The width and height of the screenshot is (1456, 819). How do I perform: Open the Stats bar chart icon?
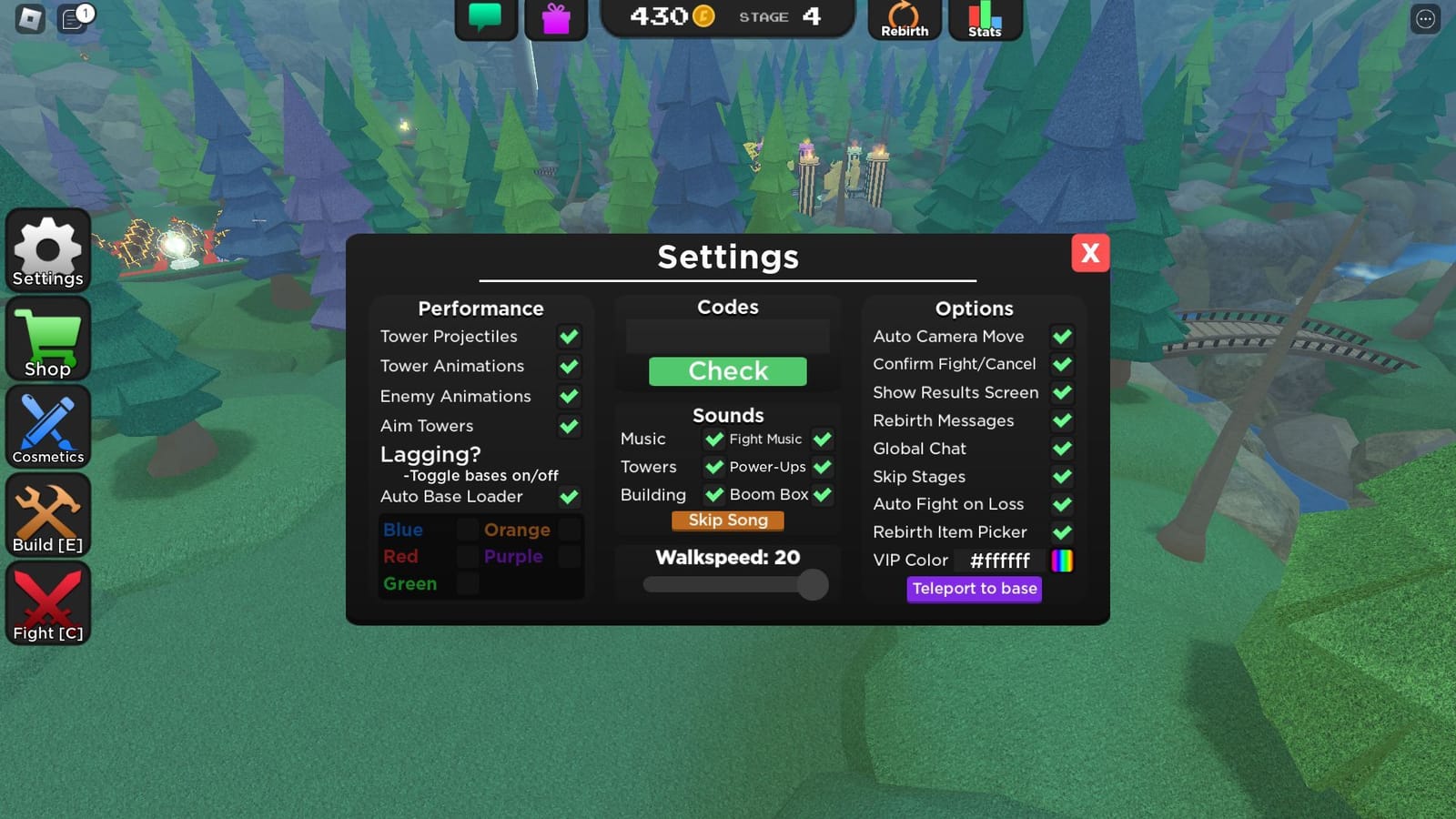pyautogui.click(x=985, y=16)
